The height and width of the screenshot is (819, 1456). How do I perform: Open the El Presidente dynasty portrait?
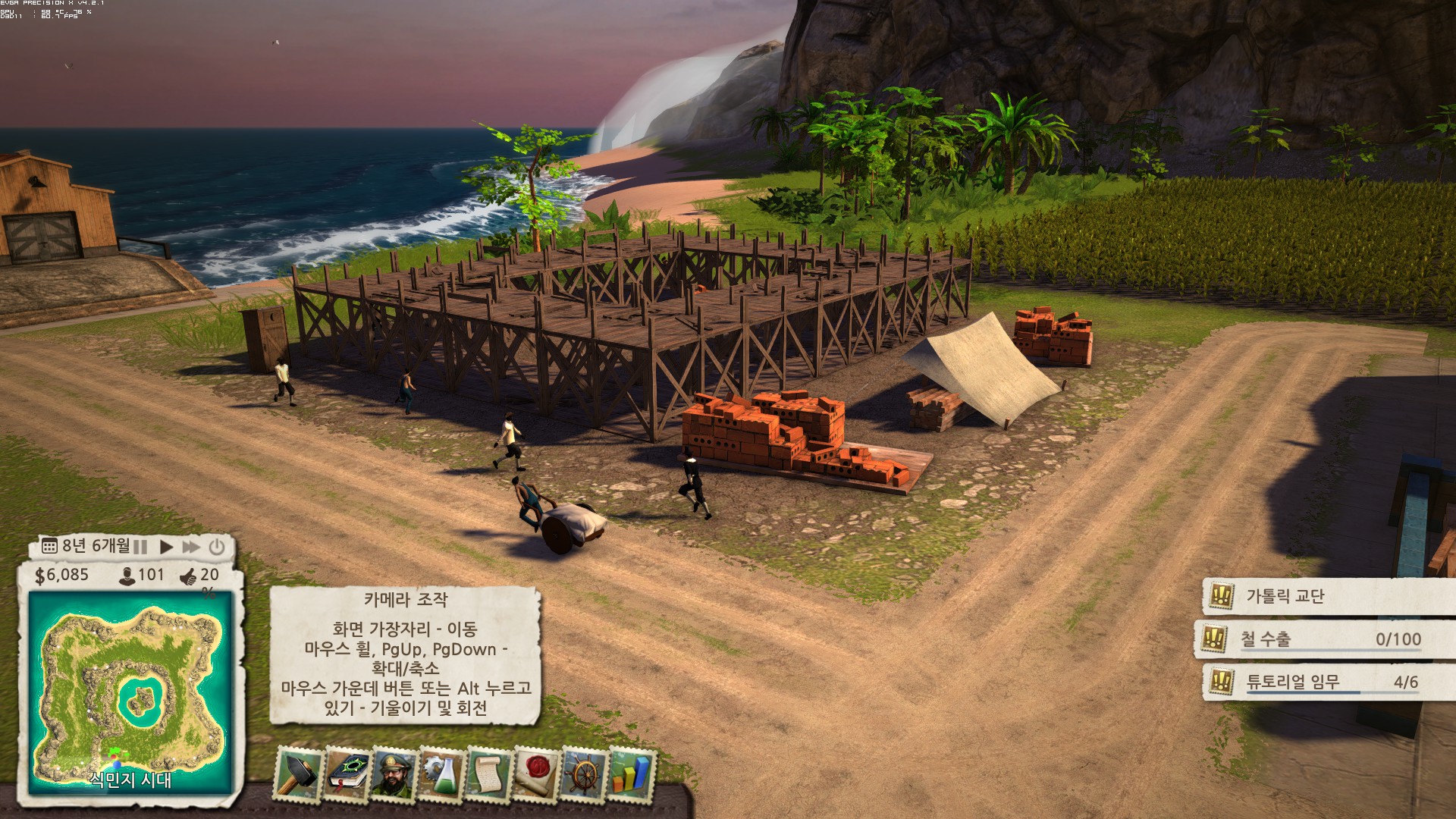(393, 773)
